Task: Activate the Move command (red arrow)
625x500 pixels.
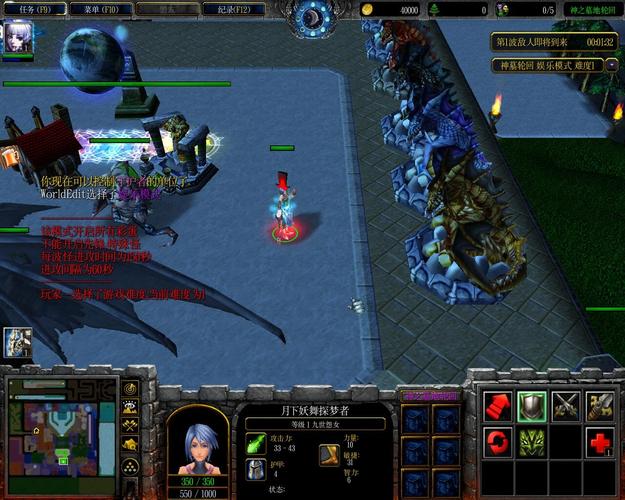Action: pos(498,404)
